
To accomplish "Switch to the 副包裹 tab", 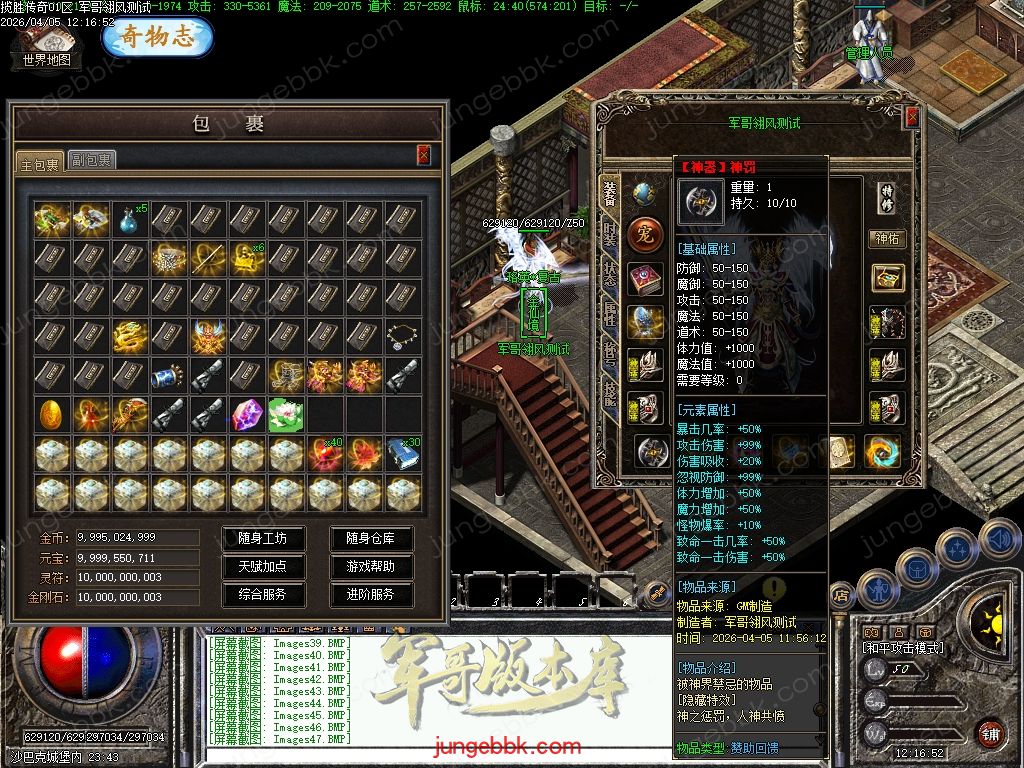I will (x=91, y=159).
